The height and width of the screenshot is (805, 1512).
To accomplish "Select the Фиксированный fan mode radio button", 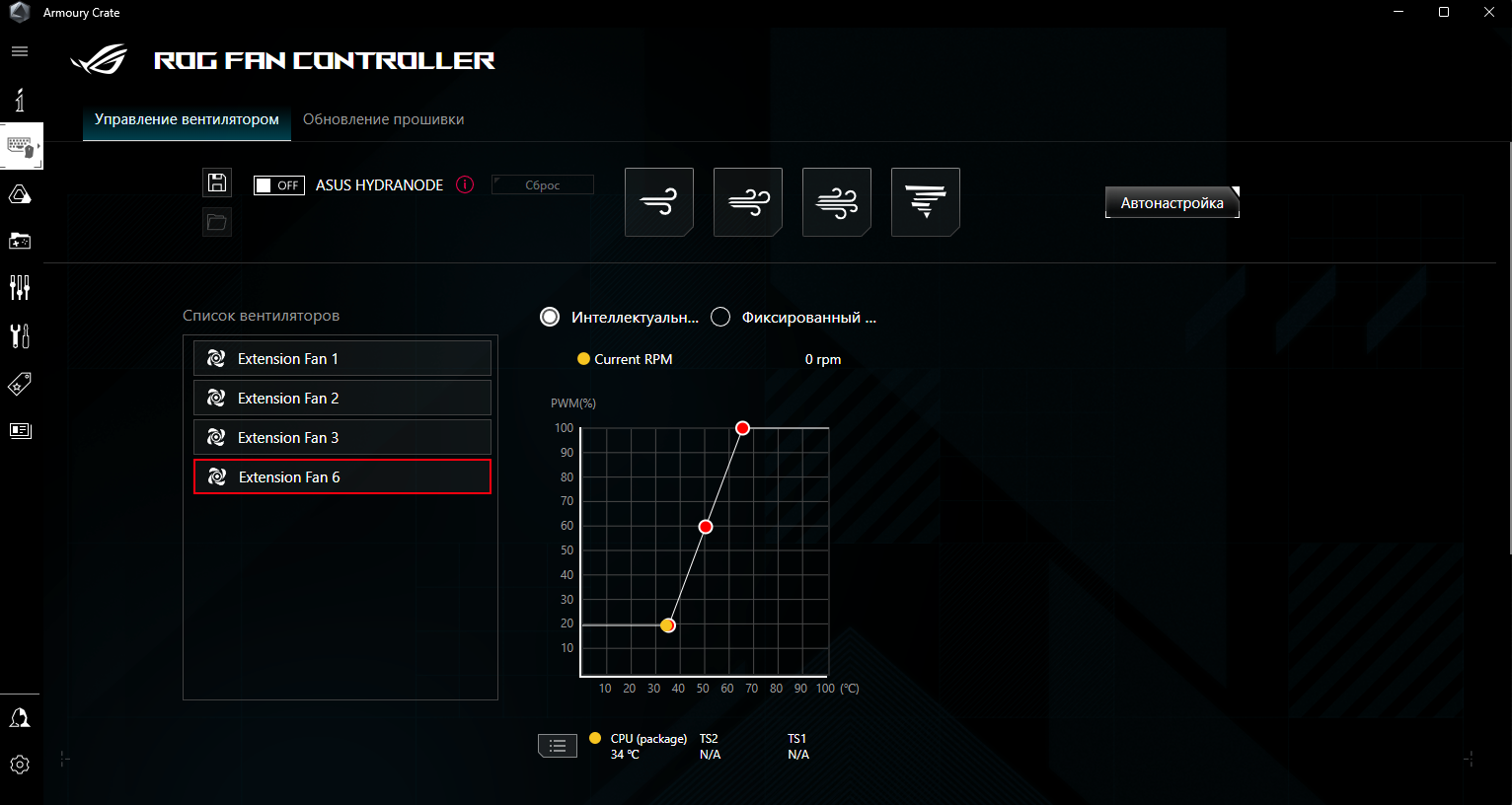I will [720, 317].
